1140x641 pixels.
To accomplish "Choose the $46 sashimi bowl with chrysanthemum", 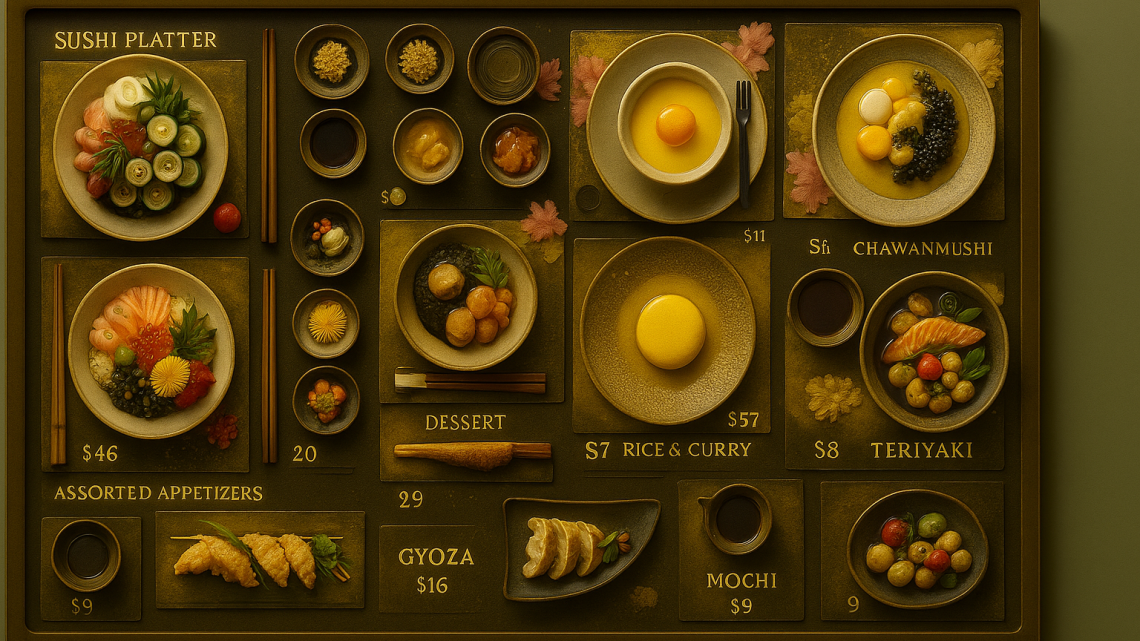I will (151, 350).
